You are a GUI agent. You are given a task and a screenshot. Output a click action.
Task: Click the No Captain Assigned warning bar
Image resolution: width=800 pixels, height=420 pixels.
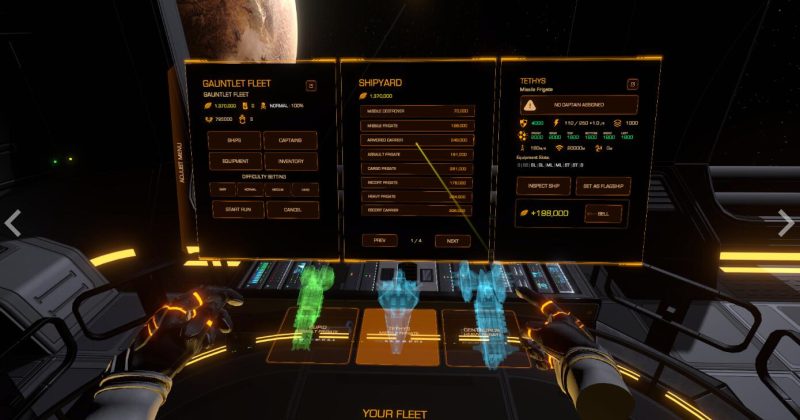578,104
